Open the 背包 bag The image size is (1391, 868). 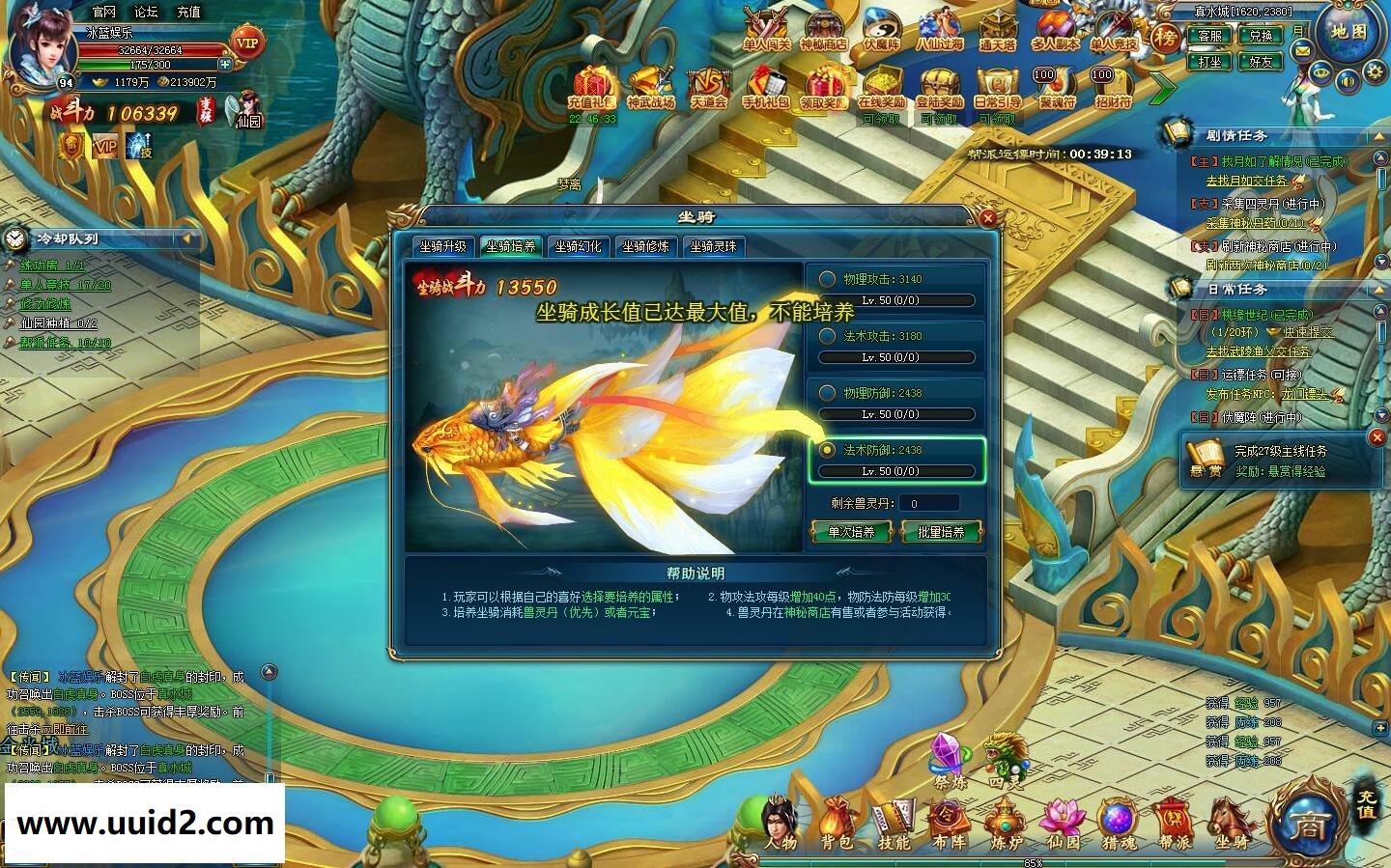[x=837, y=826]
